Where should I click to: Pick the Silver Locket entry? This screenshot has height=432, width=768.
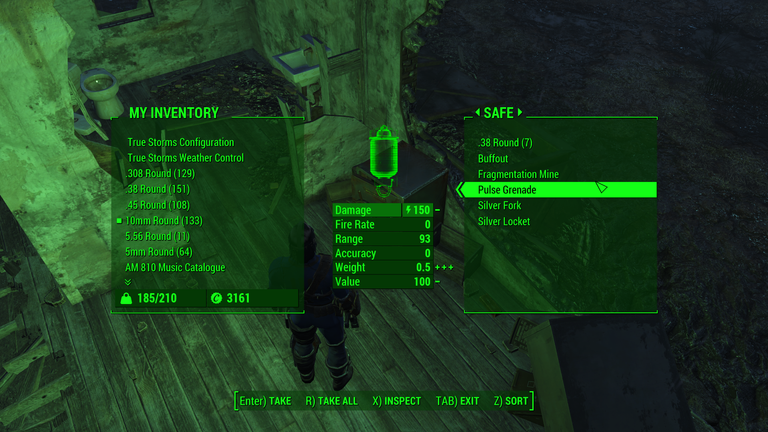click(504, 221)
